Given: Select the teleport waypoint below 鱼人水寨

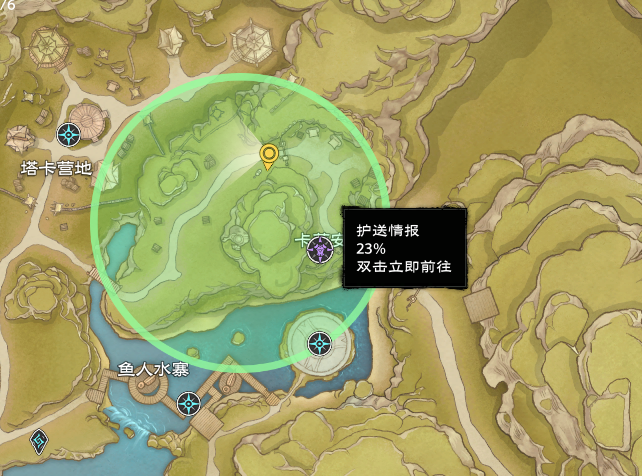Looking at the screenshot, I should (x=188, y=404).
